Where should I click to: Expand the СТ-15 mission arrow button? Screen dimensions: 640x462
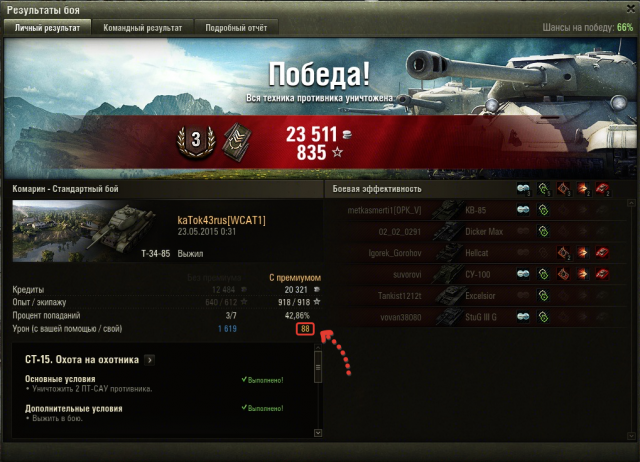(150, 359)
